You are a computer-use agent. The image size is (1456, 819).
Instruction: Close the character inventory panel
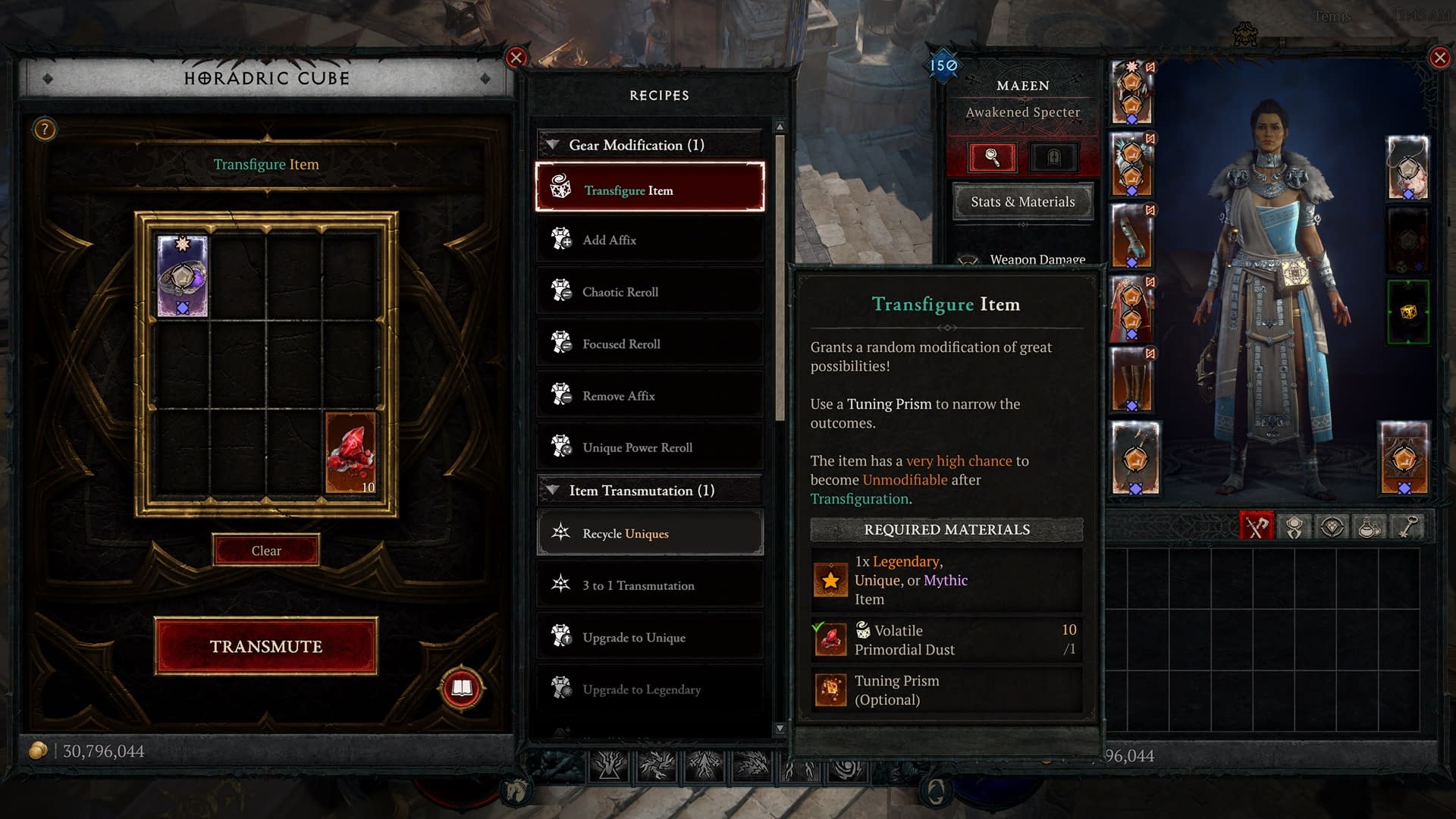point(1439,58)
